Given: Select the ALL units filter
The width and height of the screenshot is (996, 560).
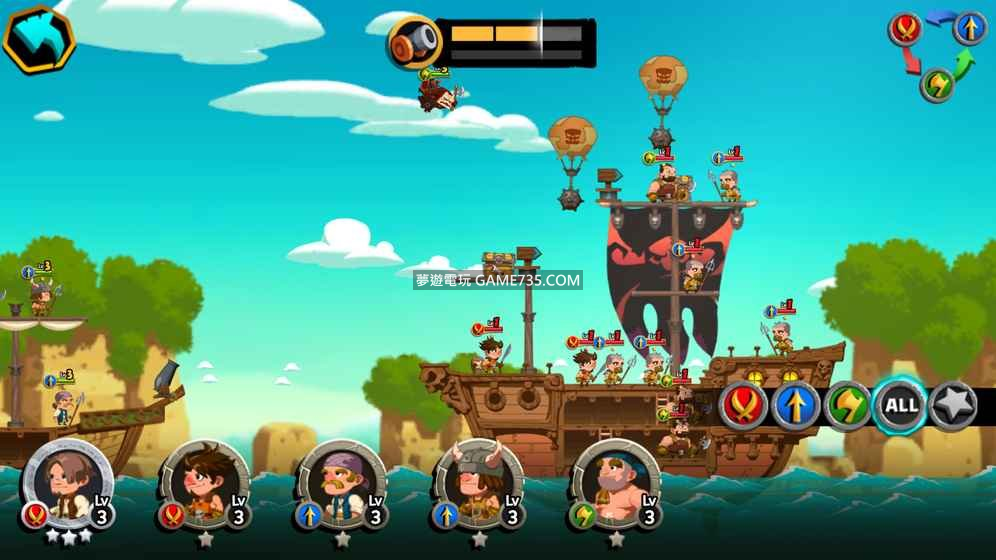Looking at the screenshot, I should click(900, 405).
